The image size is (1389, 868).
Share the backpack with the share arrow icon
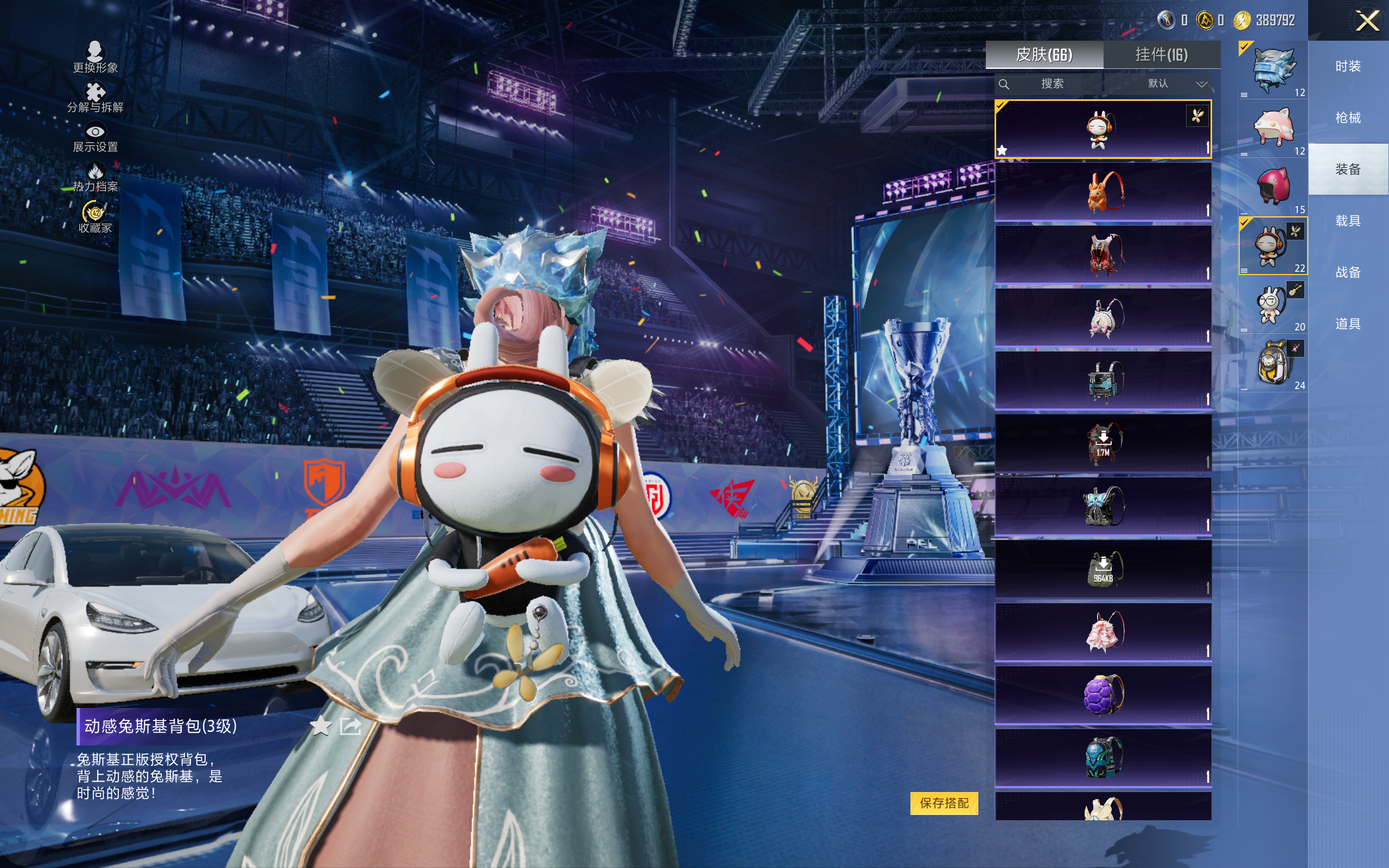tap(350, 726)
